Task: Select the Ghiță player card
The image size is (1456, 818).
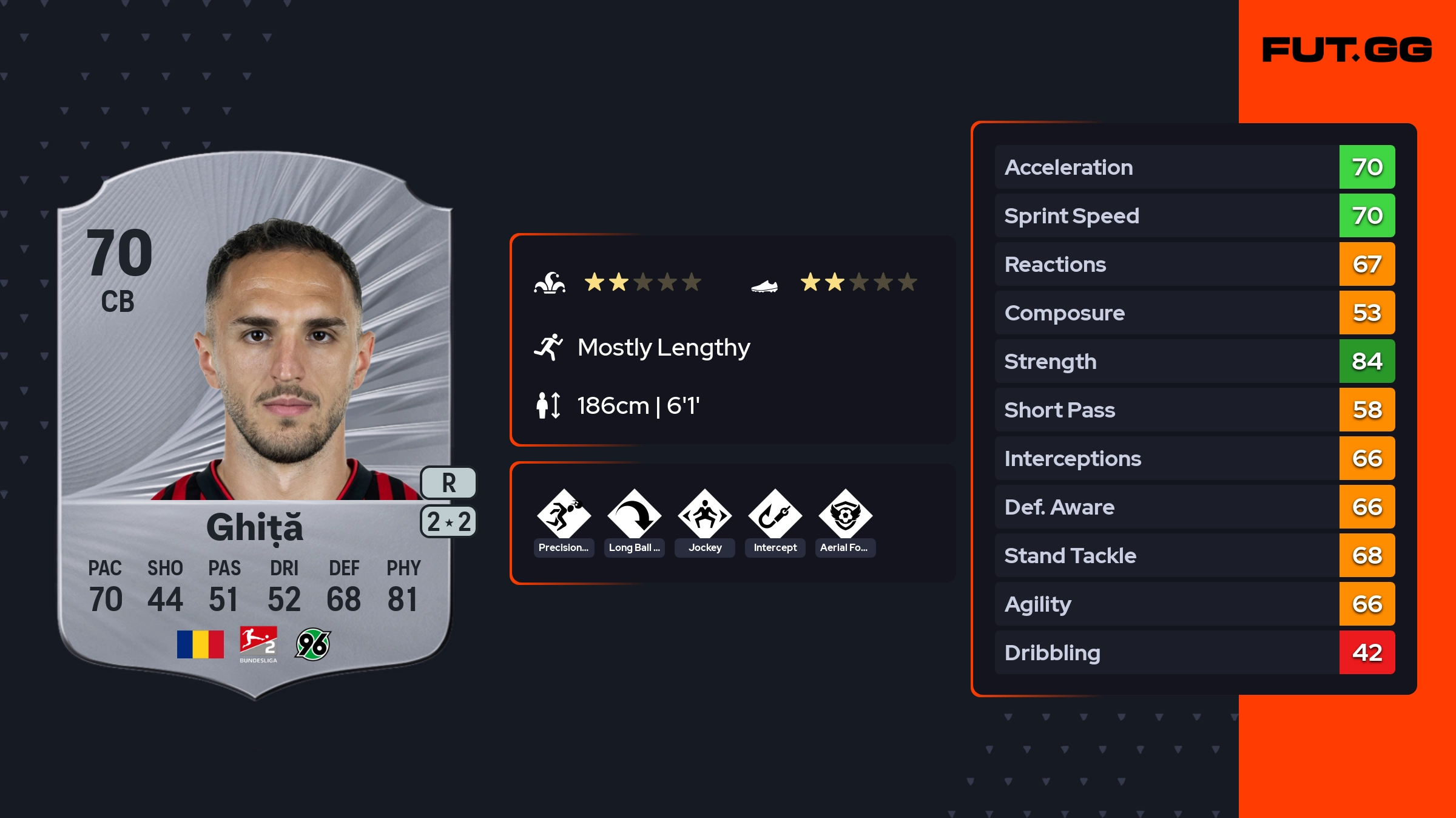Action: (255, 425)
